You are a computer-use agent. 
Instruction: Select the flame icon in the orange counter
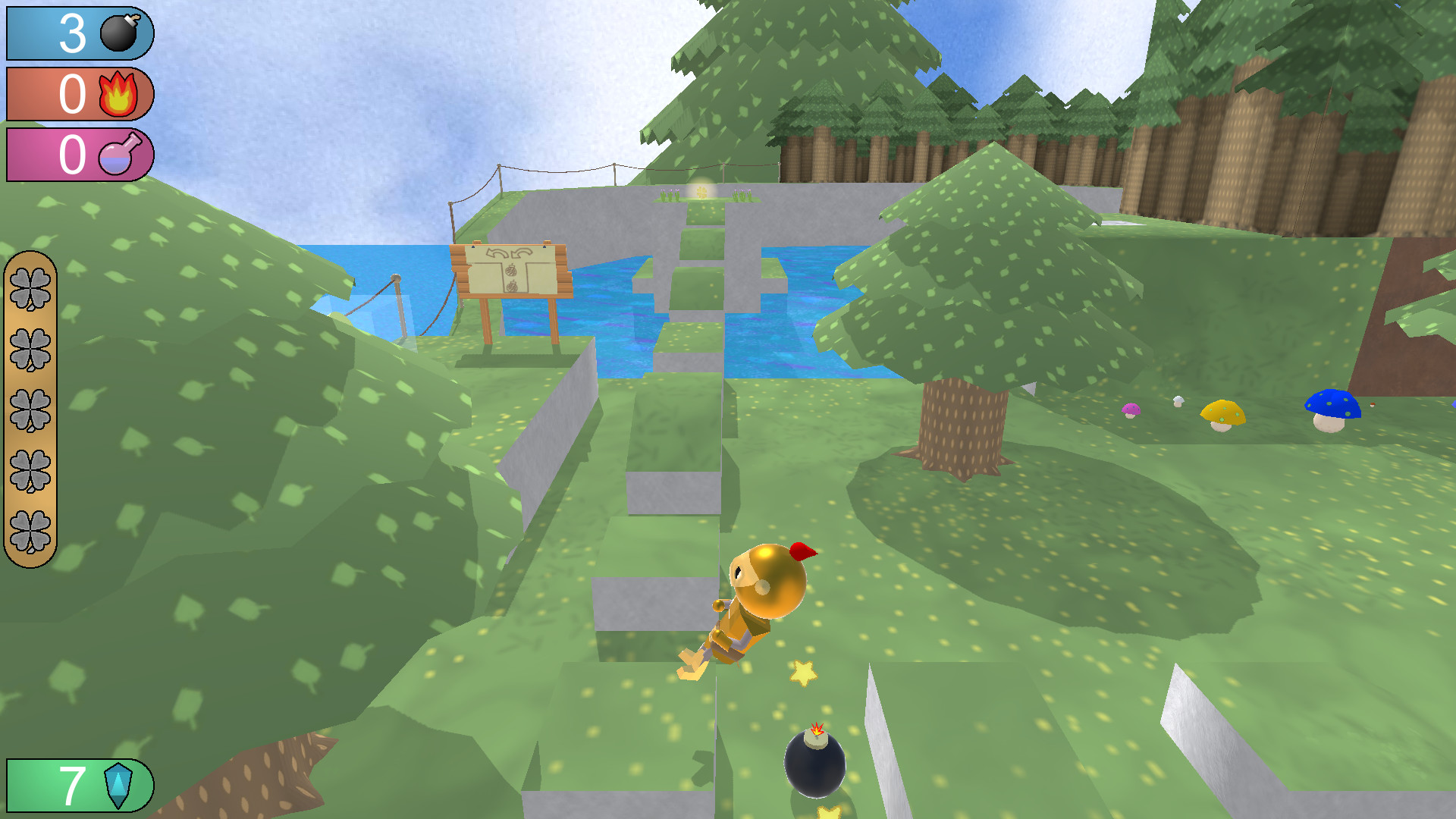pyautogui.click(x=119, y=95)
